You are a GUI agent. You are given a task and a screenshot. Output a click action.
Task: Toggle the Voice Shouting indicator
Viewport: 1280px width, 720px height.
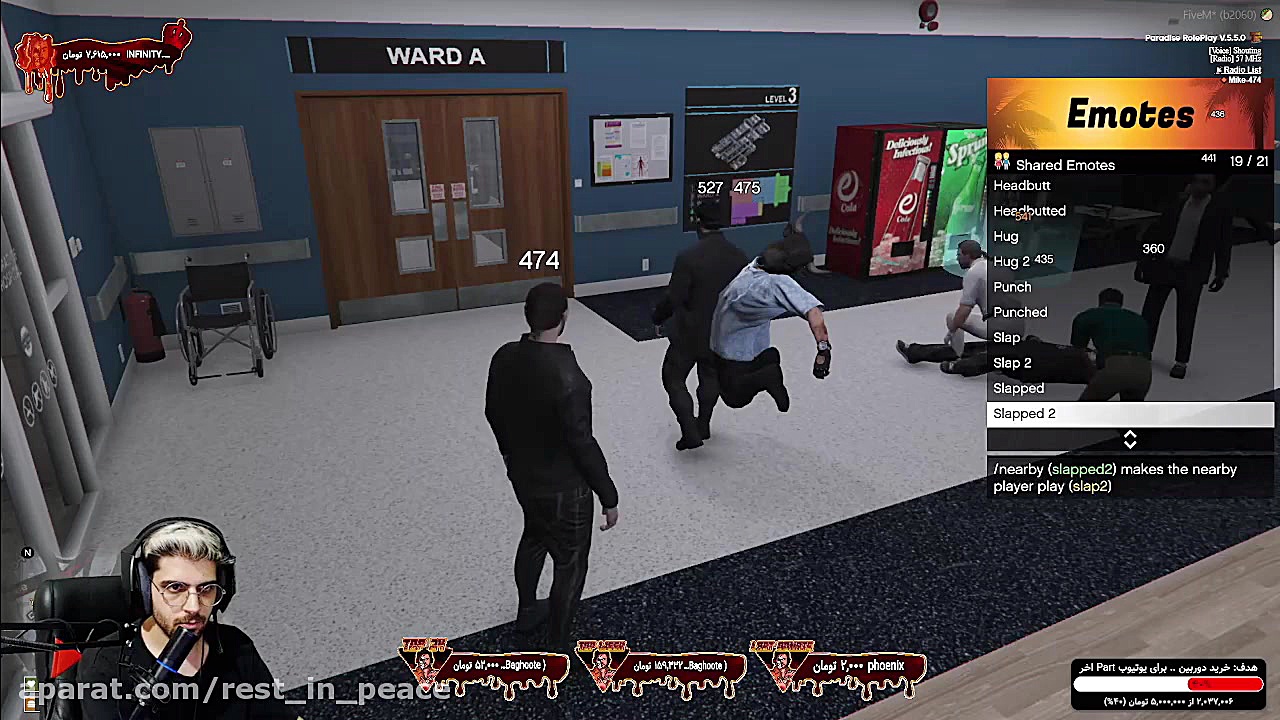point(1235,50)
